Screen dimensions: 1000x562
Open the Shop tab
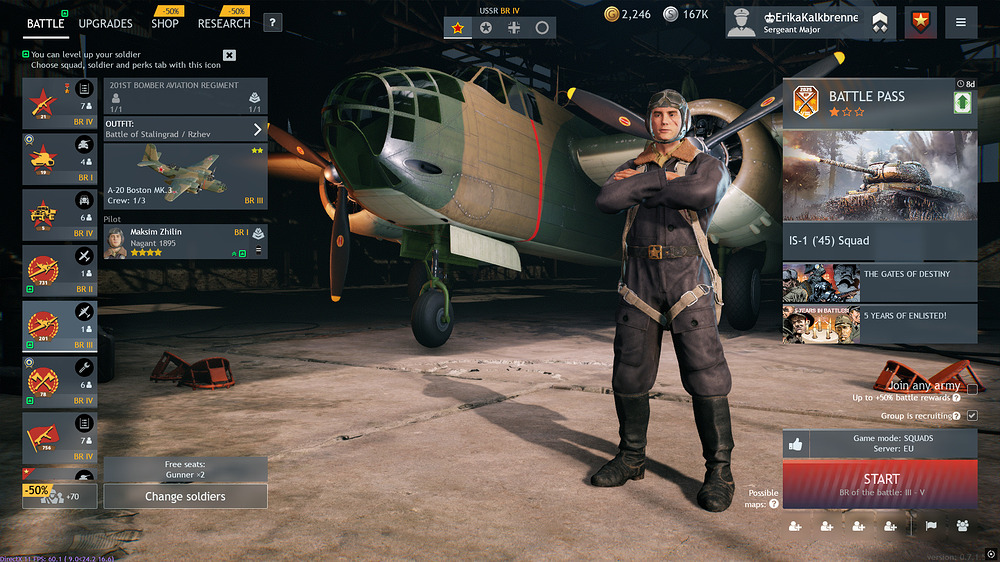pyautogui.click(x=165, y=23)
